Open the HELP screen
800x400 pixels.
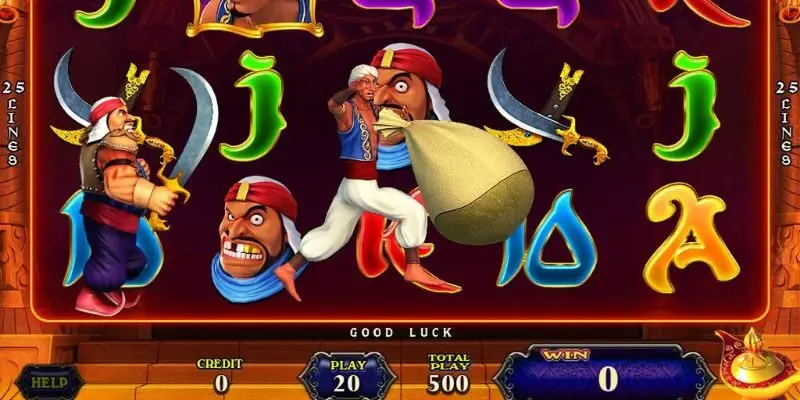point(41,380)
